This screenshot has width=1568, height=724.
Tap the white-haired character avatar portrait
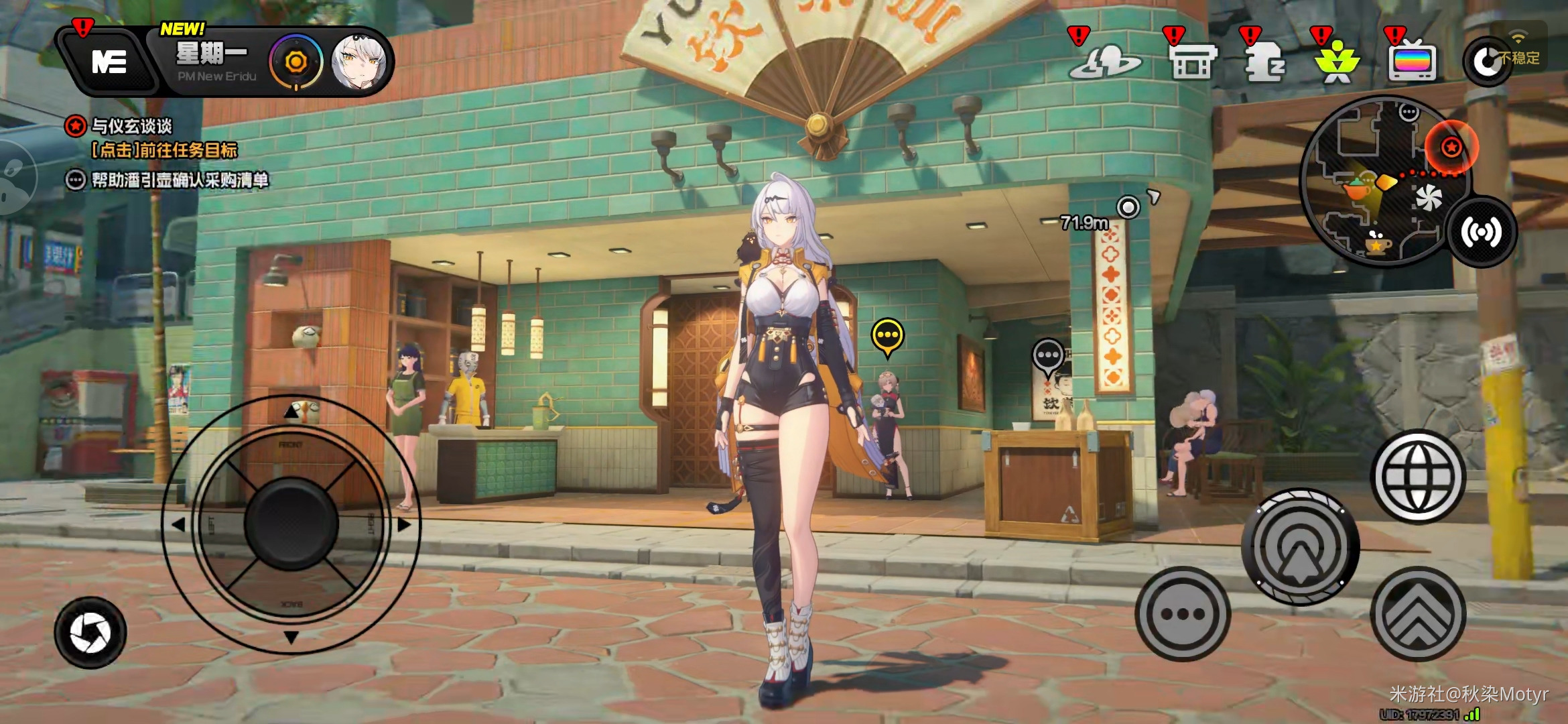point(359,62)
